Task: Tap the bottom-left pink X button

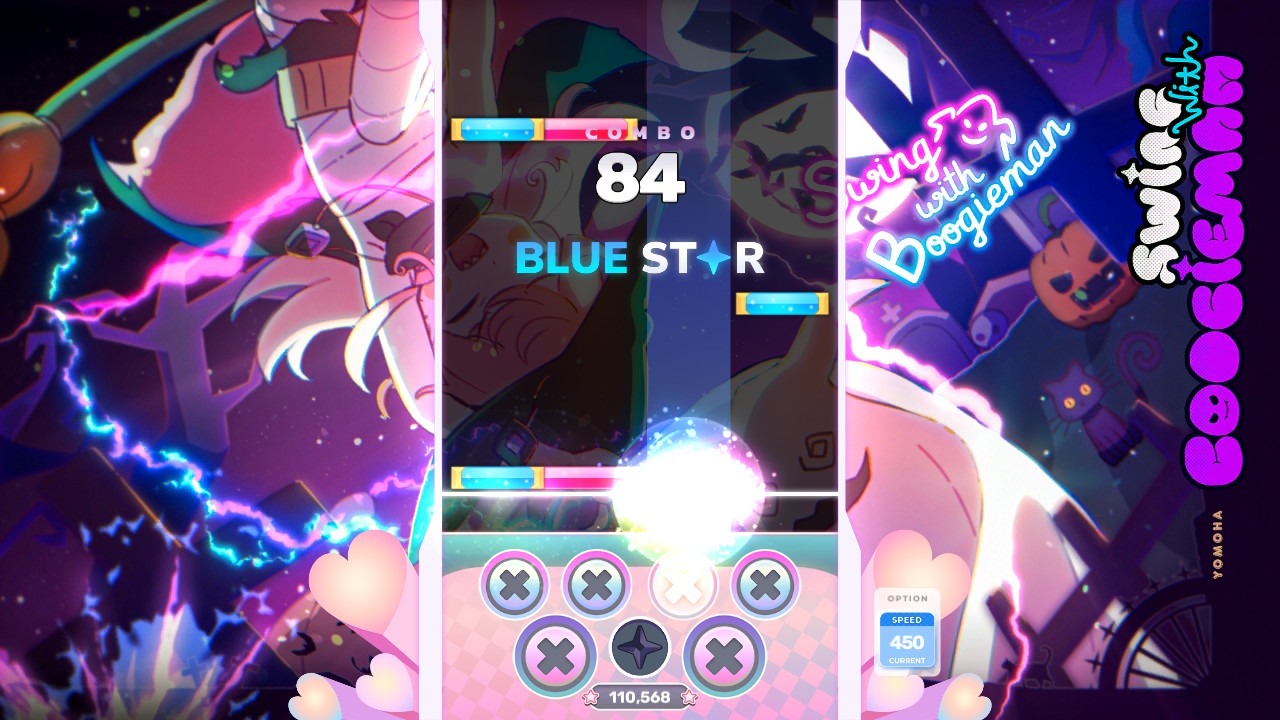Action: [x=555, y=648]
